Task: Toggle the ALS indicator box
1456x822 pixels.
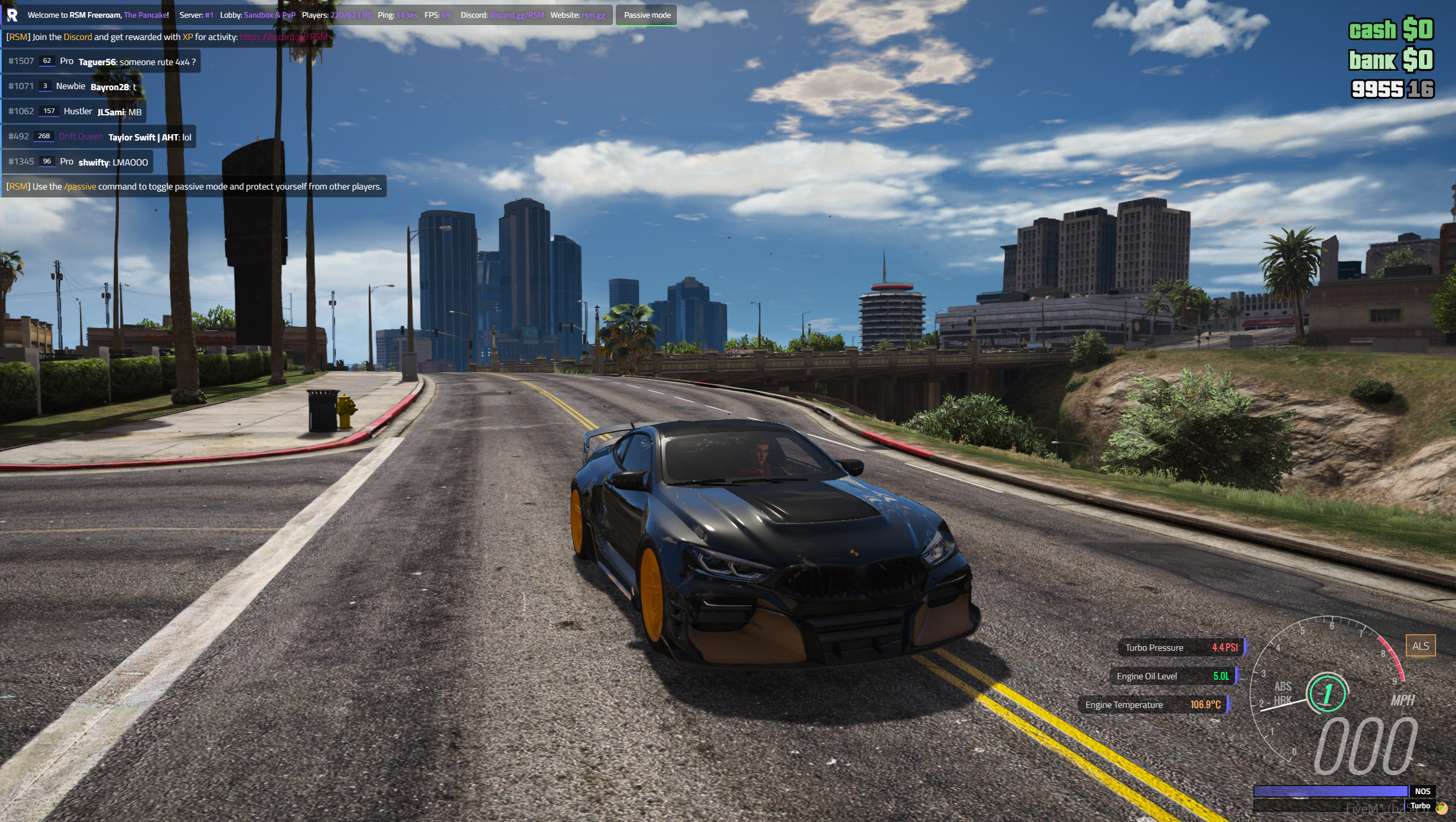Action: [1419, 646]
